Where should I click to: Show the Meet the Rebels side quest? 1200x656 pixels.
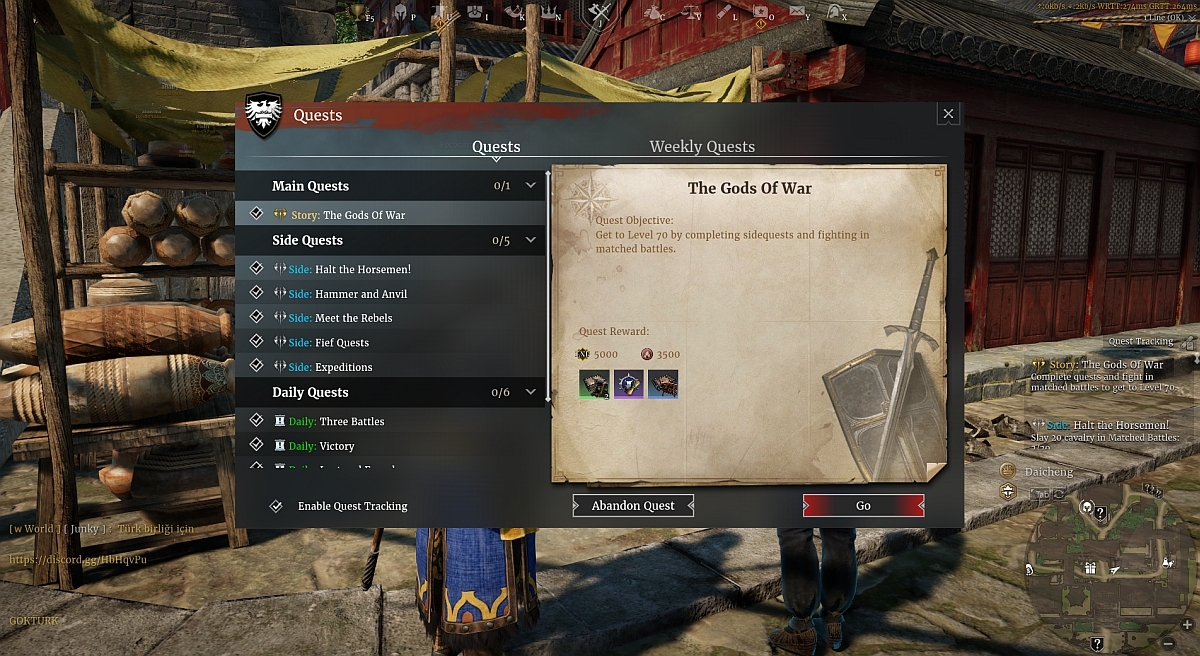tap(353, 318)
